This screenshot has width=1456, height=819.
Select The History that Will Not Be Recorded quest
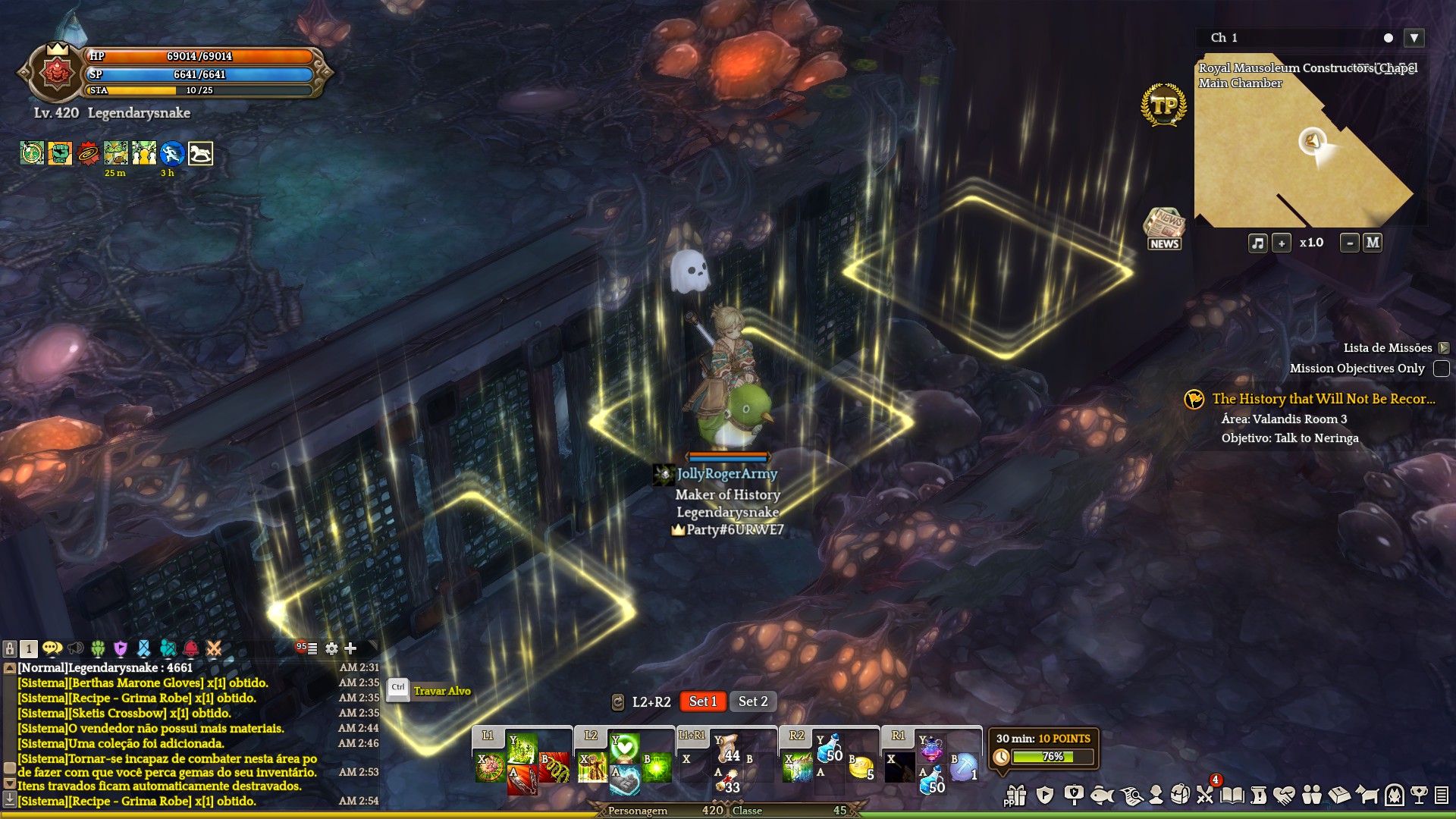click(1323, 399)
